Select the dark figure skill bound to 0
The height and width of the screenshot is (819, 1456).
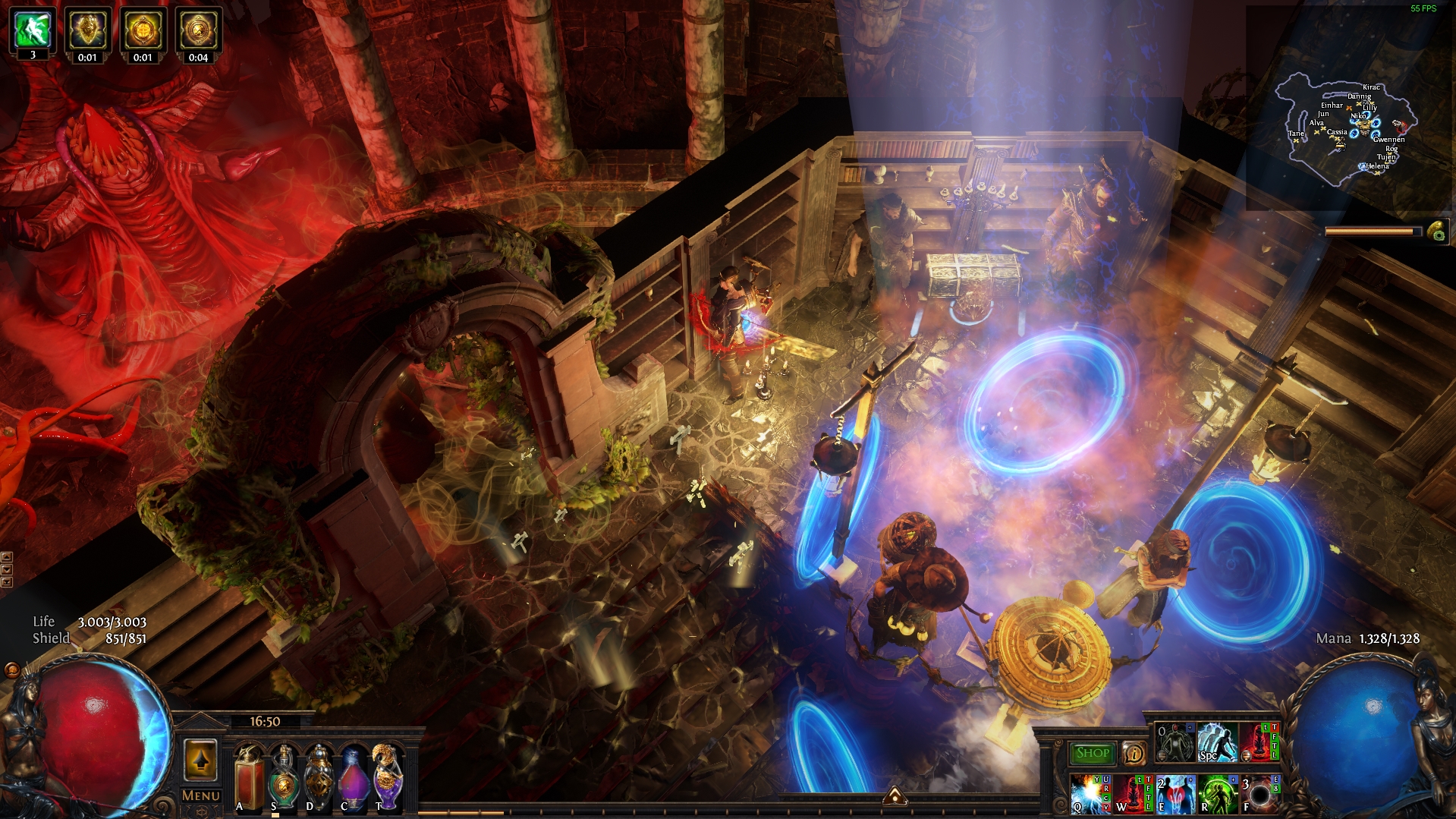[x=1175, y=742]
